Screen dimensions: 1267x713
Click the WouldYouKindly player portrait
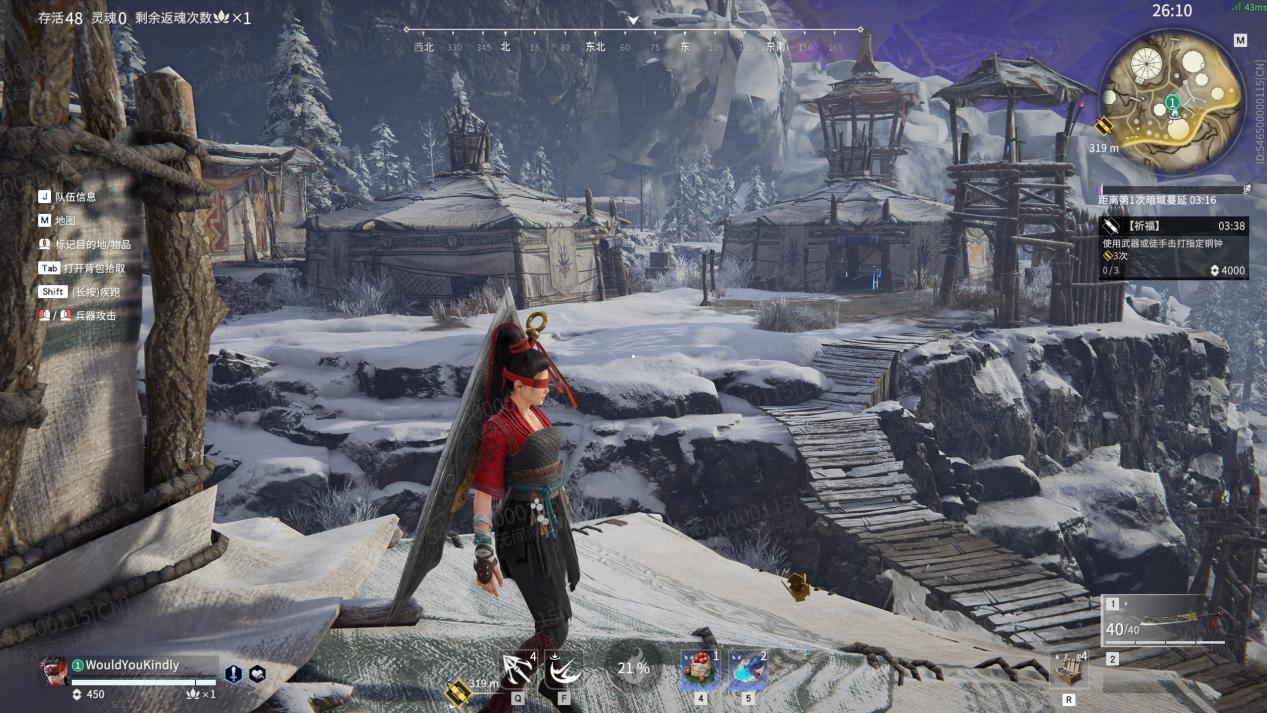(54, 671)
